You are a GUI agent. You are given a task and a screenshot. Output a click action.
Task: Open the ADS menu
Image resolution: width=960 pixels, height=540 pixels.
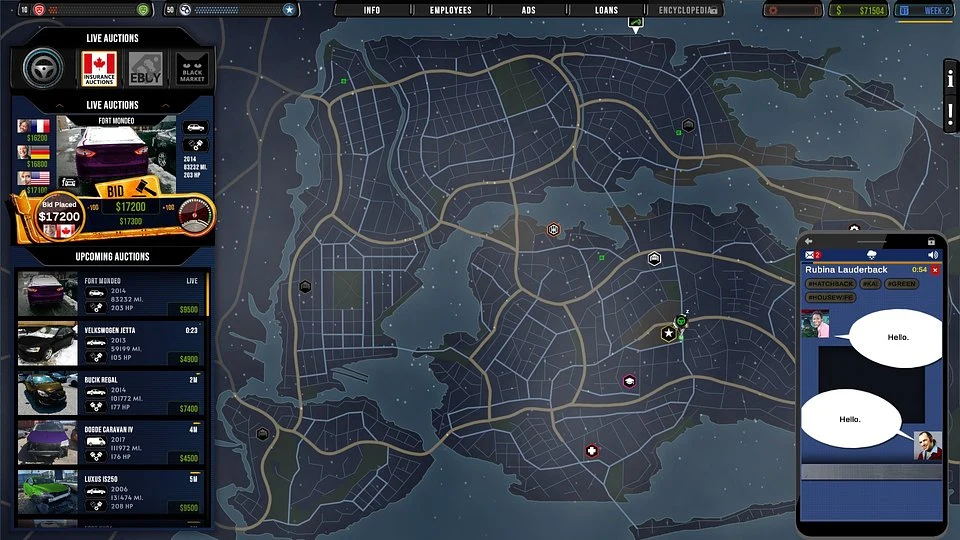point(528,10)
